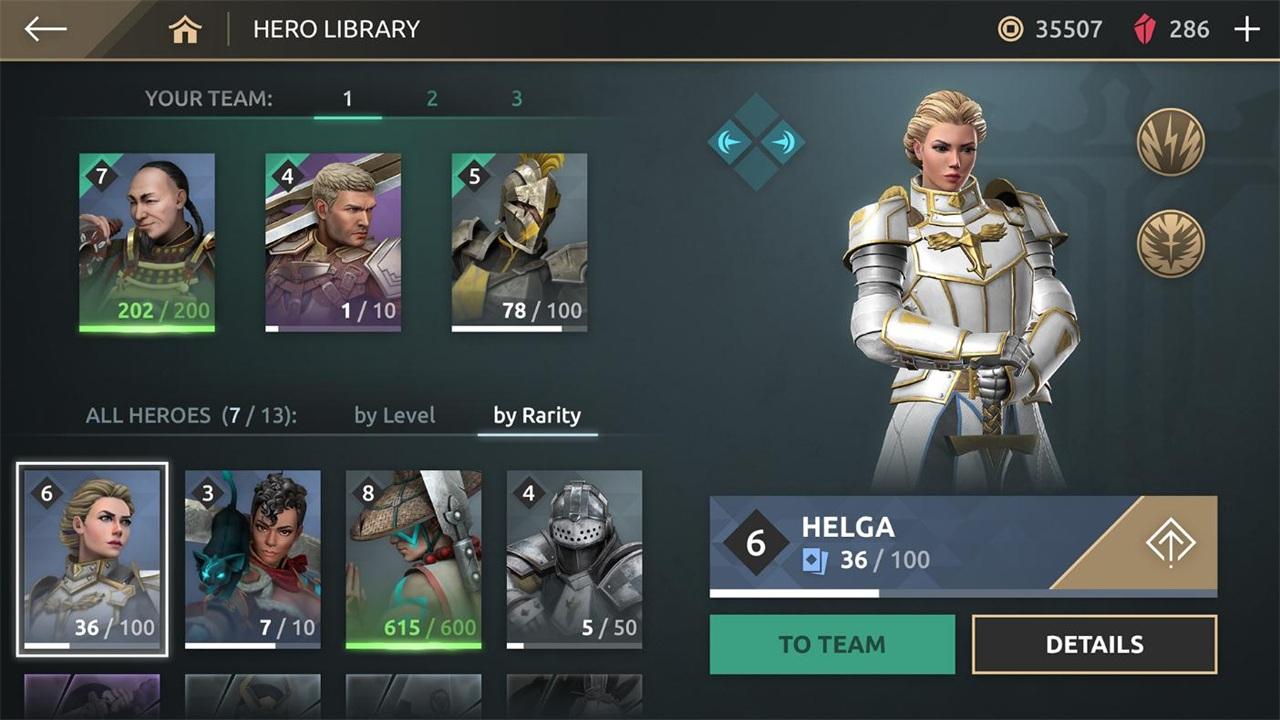Go back with the arrow button
Screen dimensions: 1280x720
(46, 29)
